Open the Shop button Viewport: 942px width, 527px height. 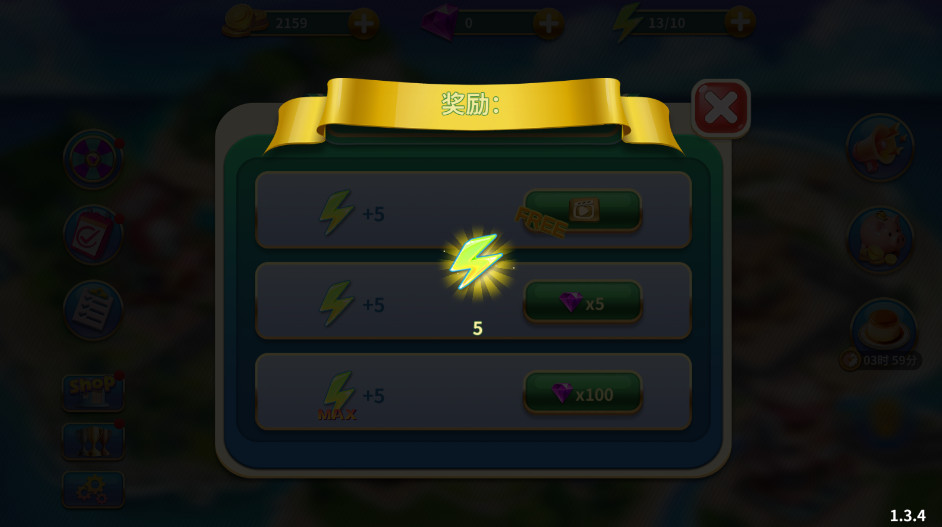pyautogui.click(x=93, y=392)
